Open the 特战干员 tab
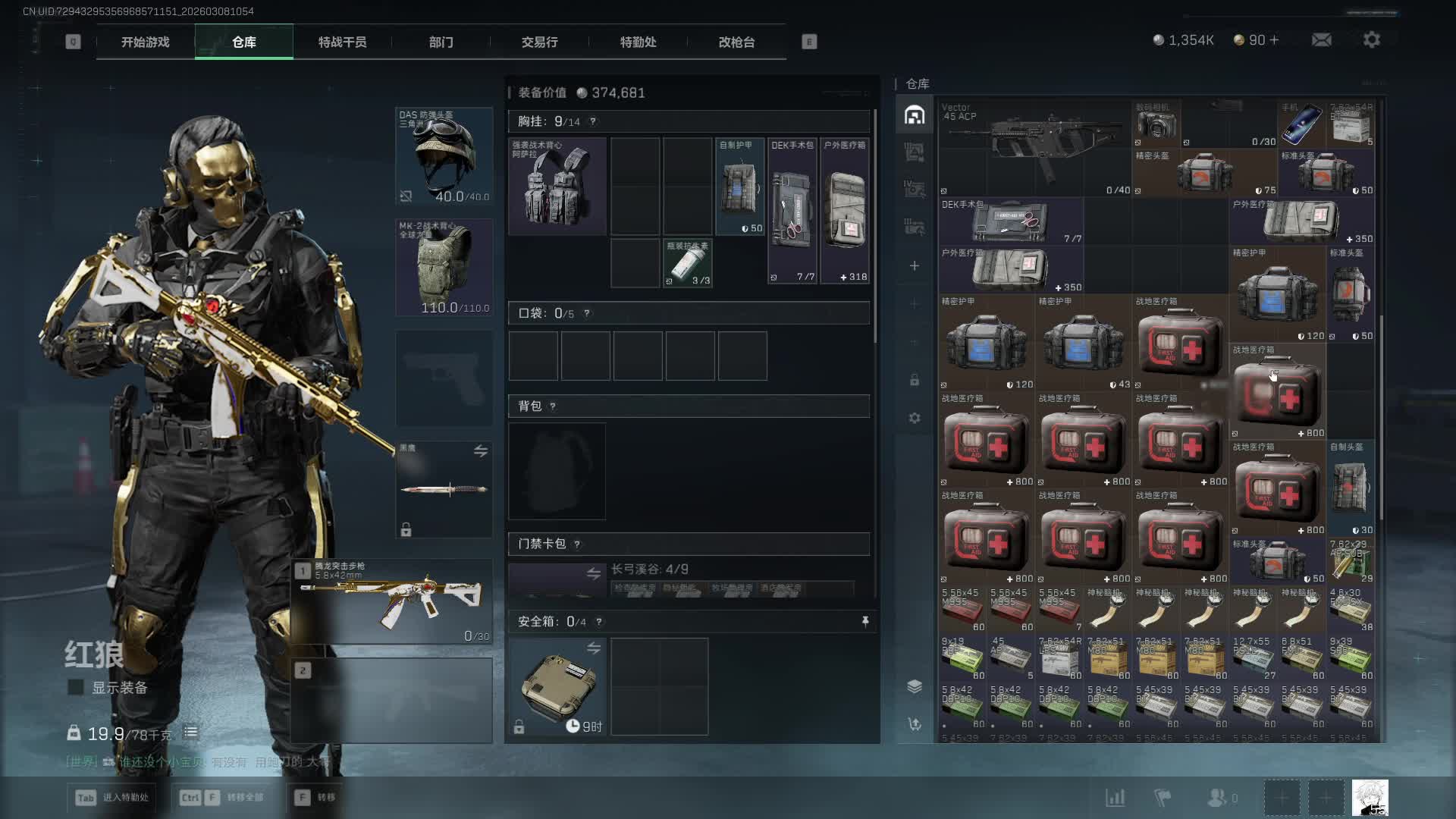Viewport: 1456px width, 819px height. click(342, 42)
